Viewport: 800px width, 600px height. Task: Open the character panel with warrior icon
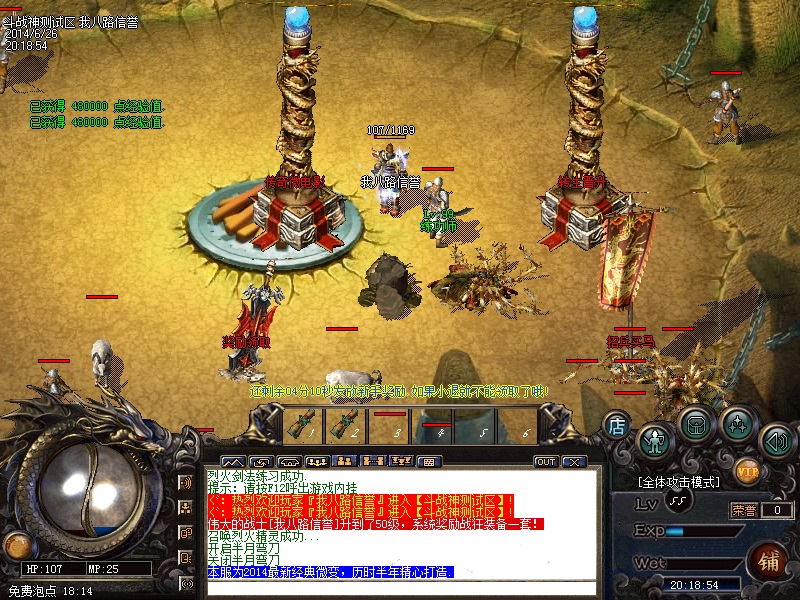click(655, 441)
